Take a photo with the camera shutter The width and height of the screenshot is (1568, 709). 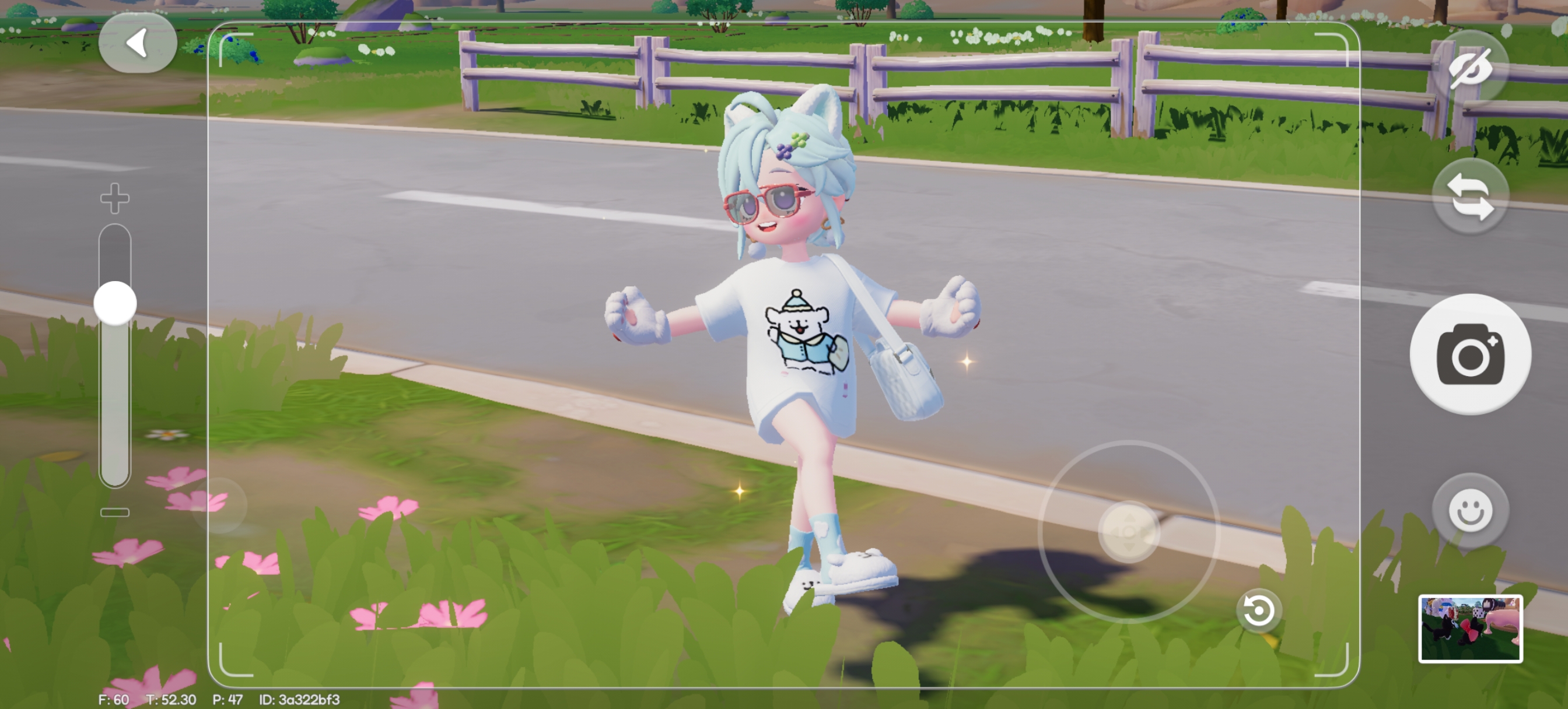[x=1470, y=354]
